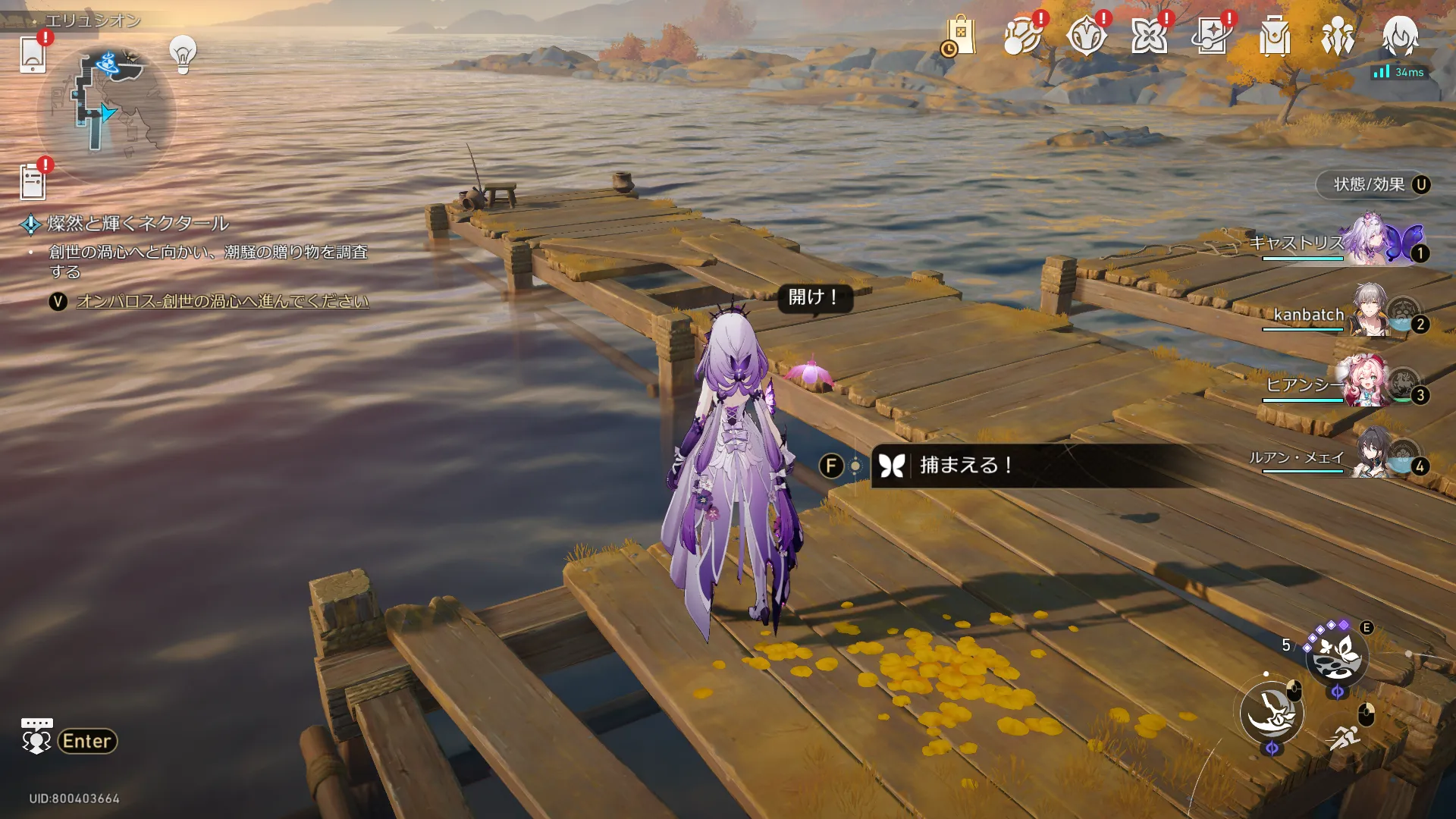Select the 燦然と輝くネクタール quest tracker
Image resolution: width=1456 pixels, height=819 pixels.
(x=137, y=224)
